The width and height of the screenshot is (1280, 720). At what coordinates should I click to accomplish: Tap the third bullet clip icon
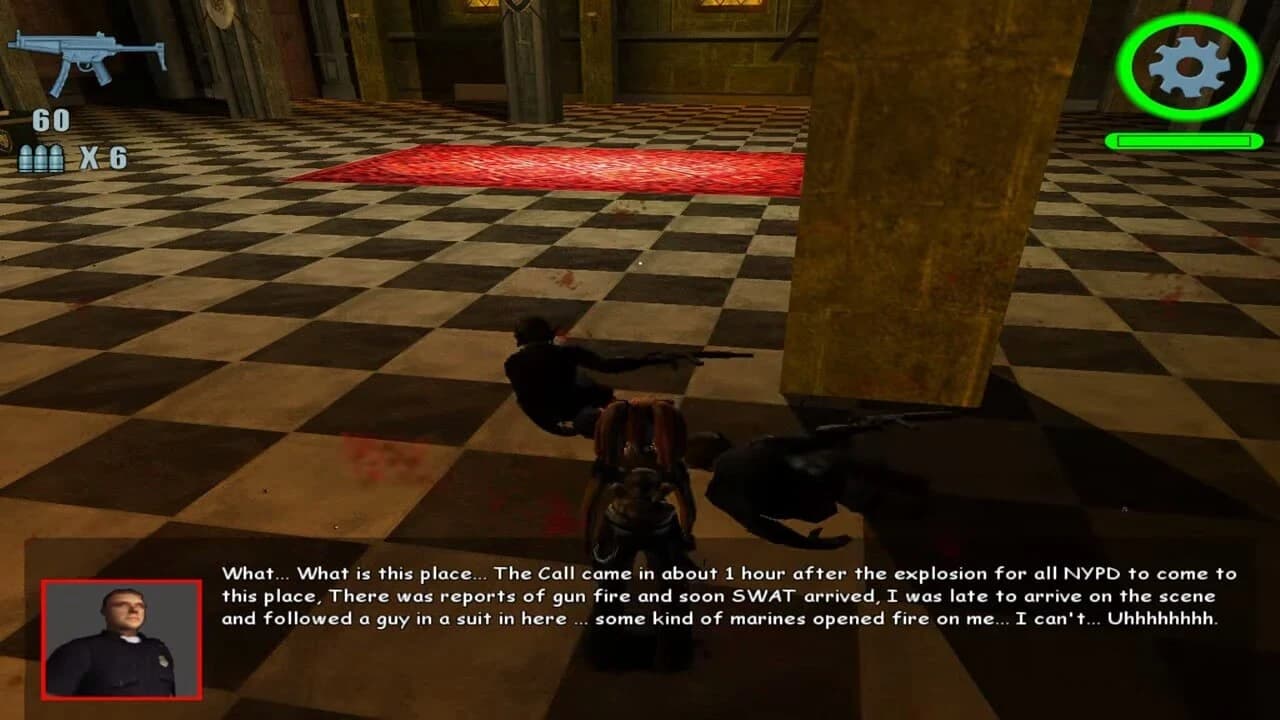(56, 156)
